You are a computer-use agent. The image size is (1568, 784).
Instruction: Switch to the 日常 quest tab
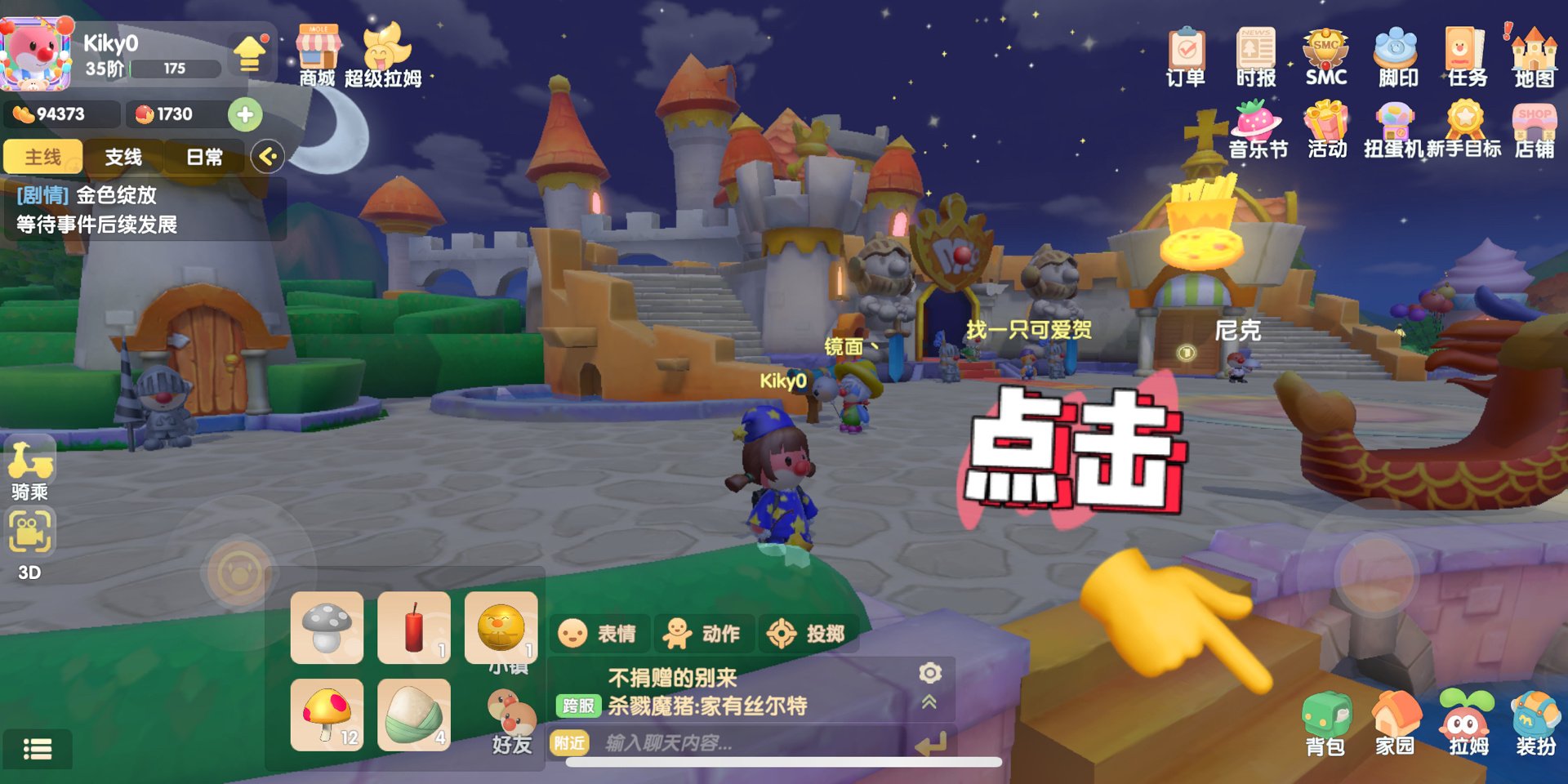204,157
